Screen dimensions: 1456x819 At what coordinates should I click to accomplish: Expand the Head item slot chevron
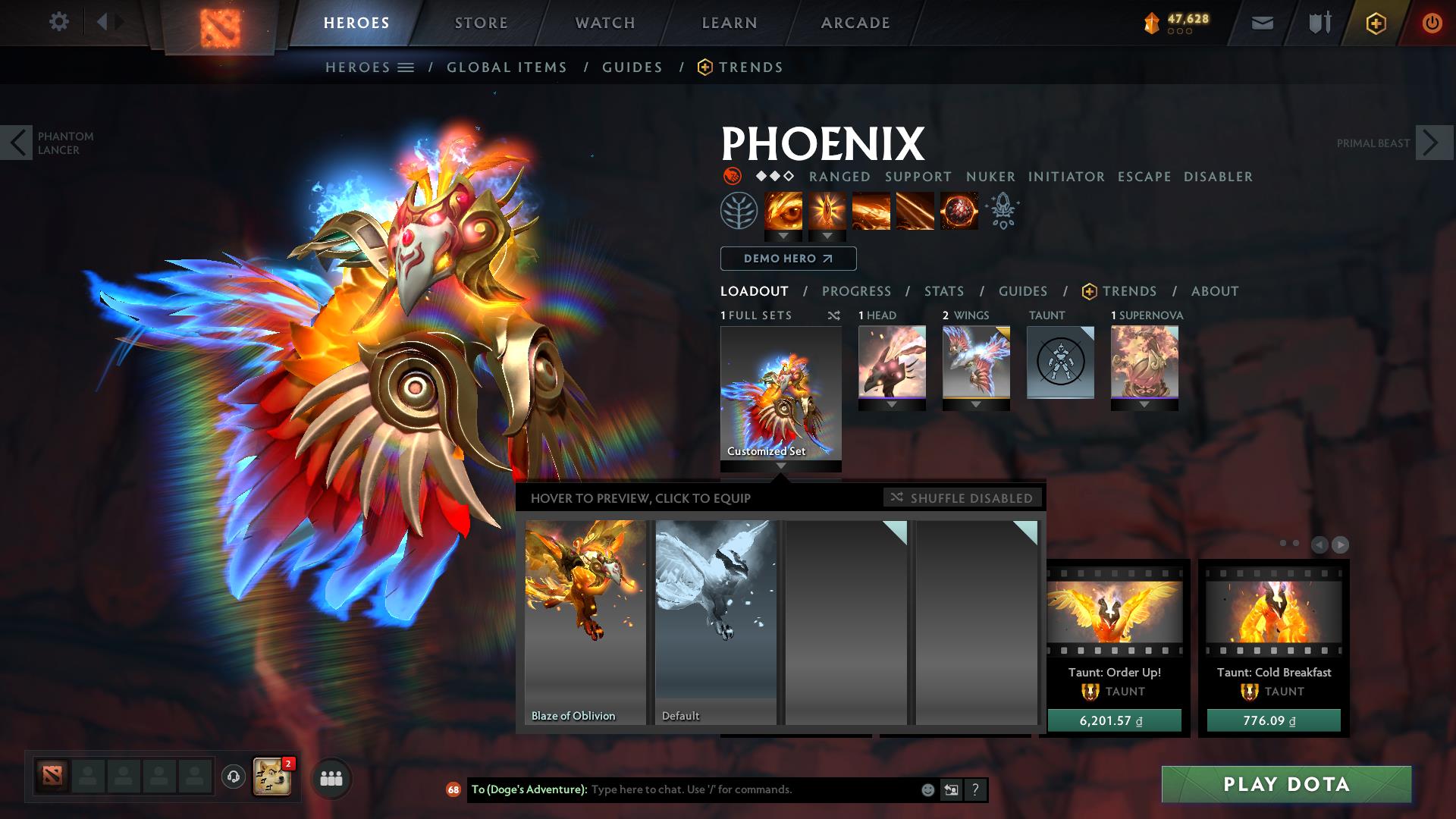point(893,405)
